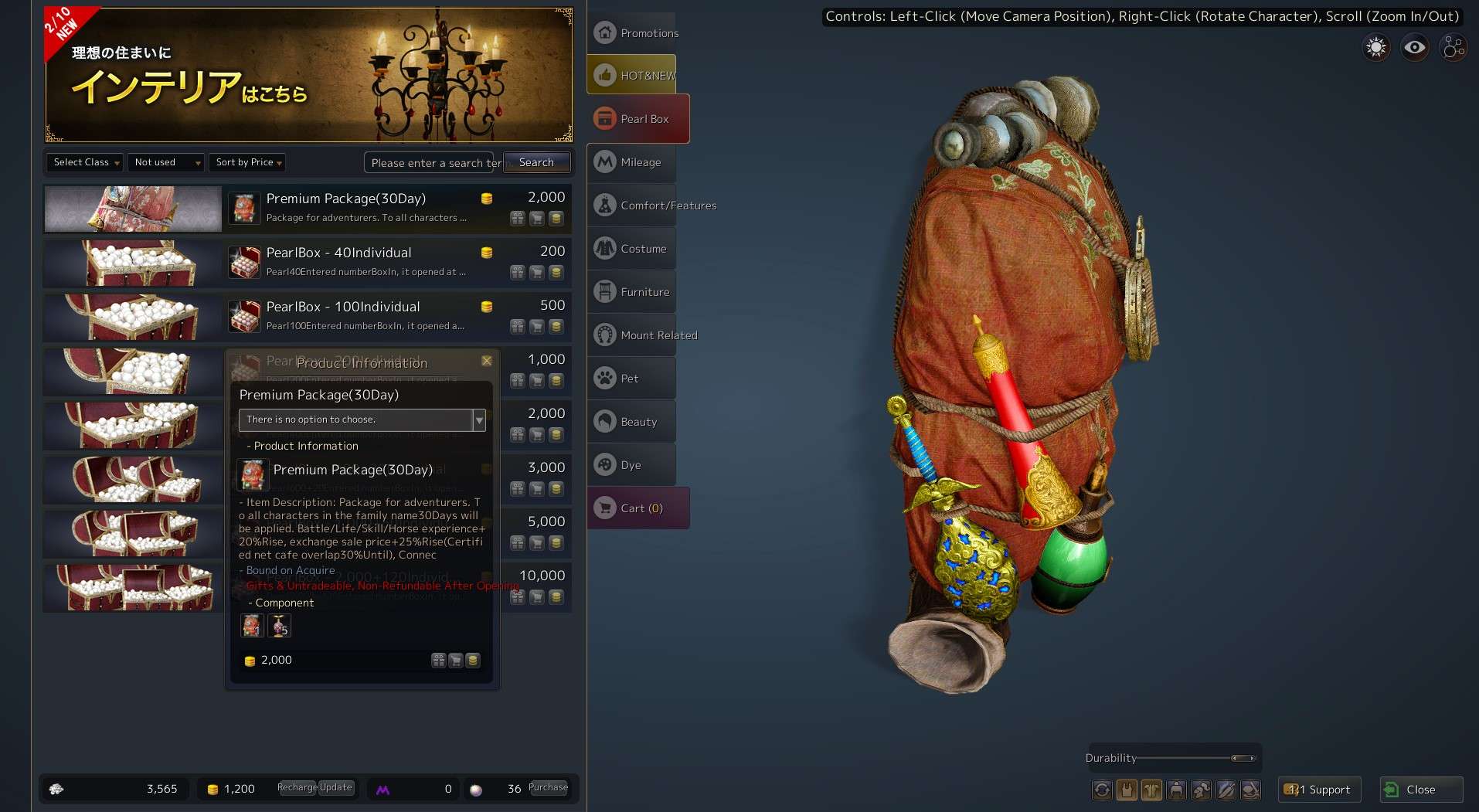Close the pearl shop window

click(x=1420, y=790)
